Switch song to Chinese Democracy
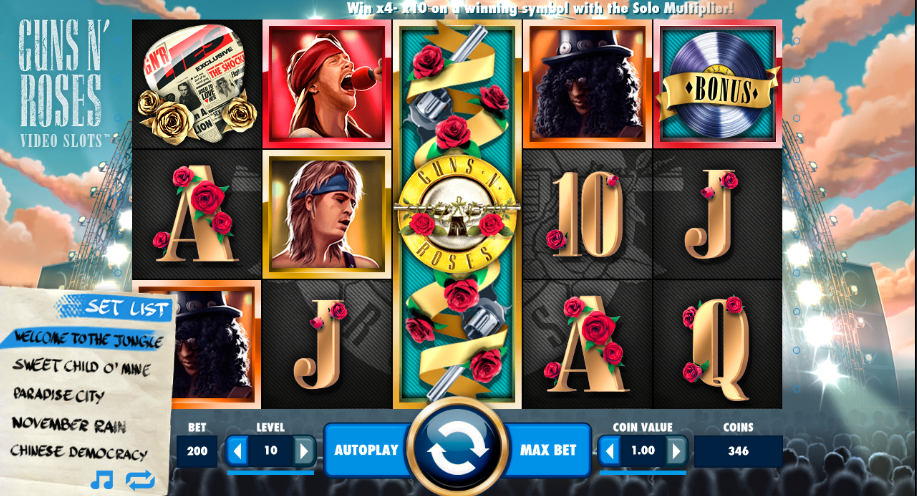The image size is (917, 496). tap(79, 453)
